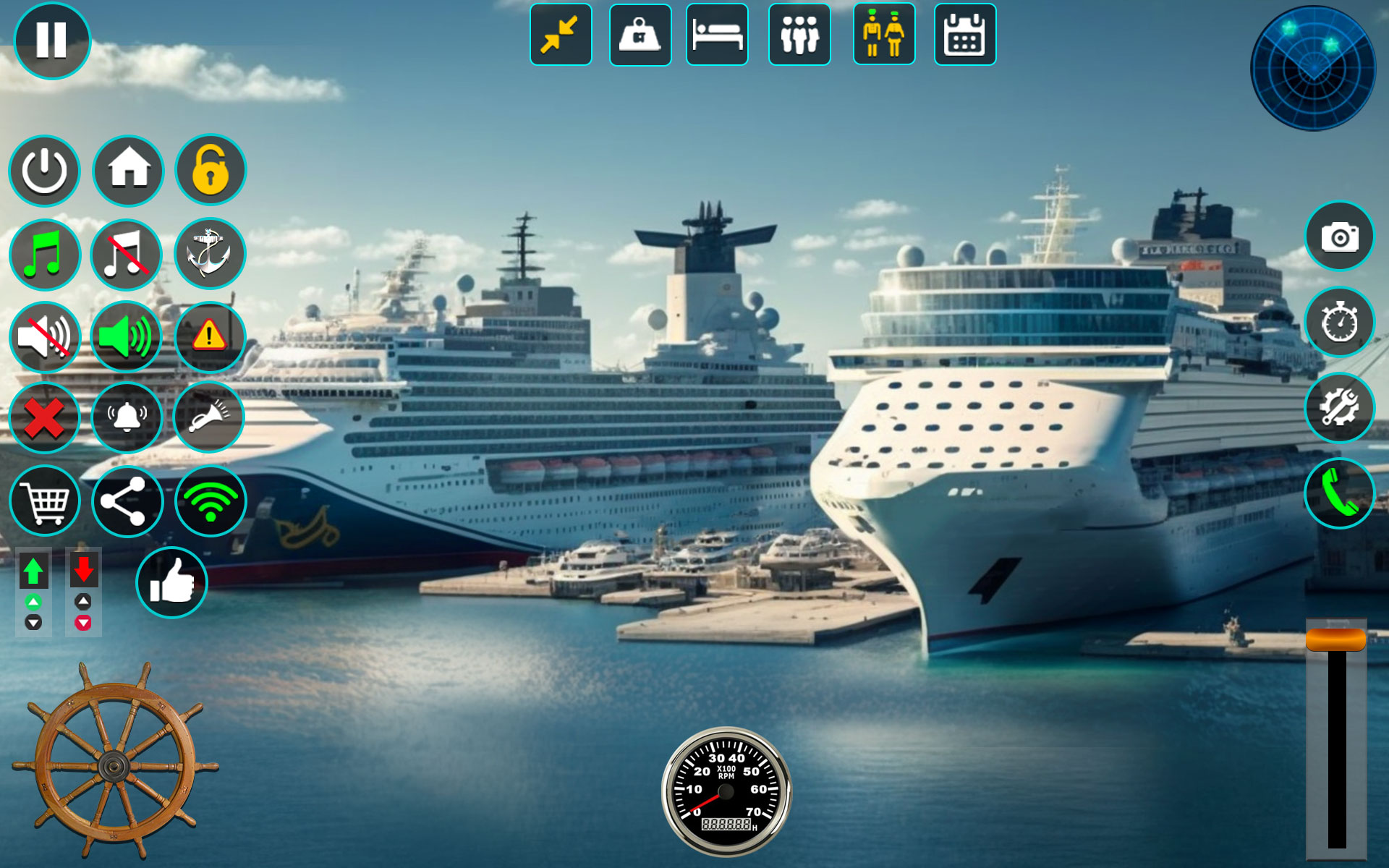
Task: Select the weight/cargo icon on top toolbar
Action: (x=640, y=35)
